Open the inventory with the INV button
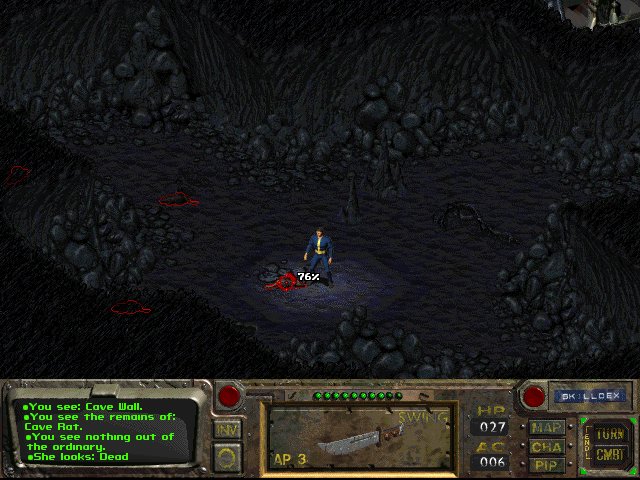640x480 pixels. [228, 430]
